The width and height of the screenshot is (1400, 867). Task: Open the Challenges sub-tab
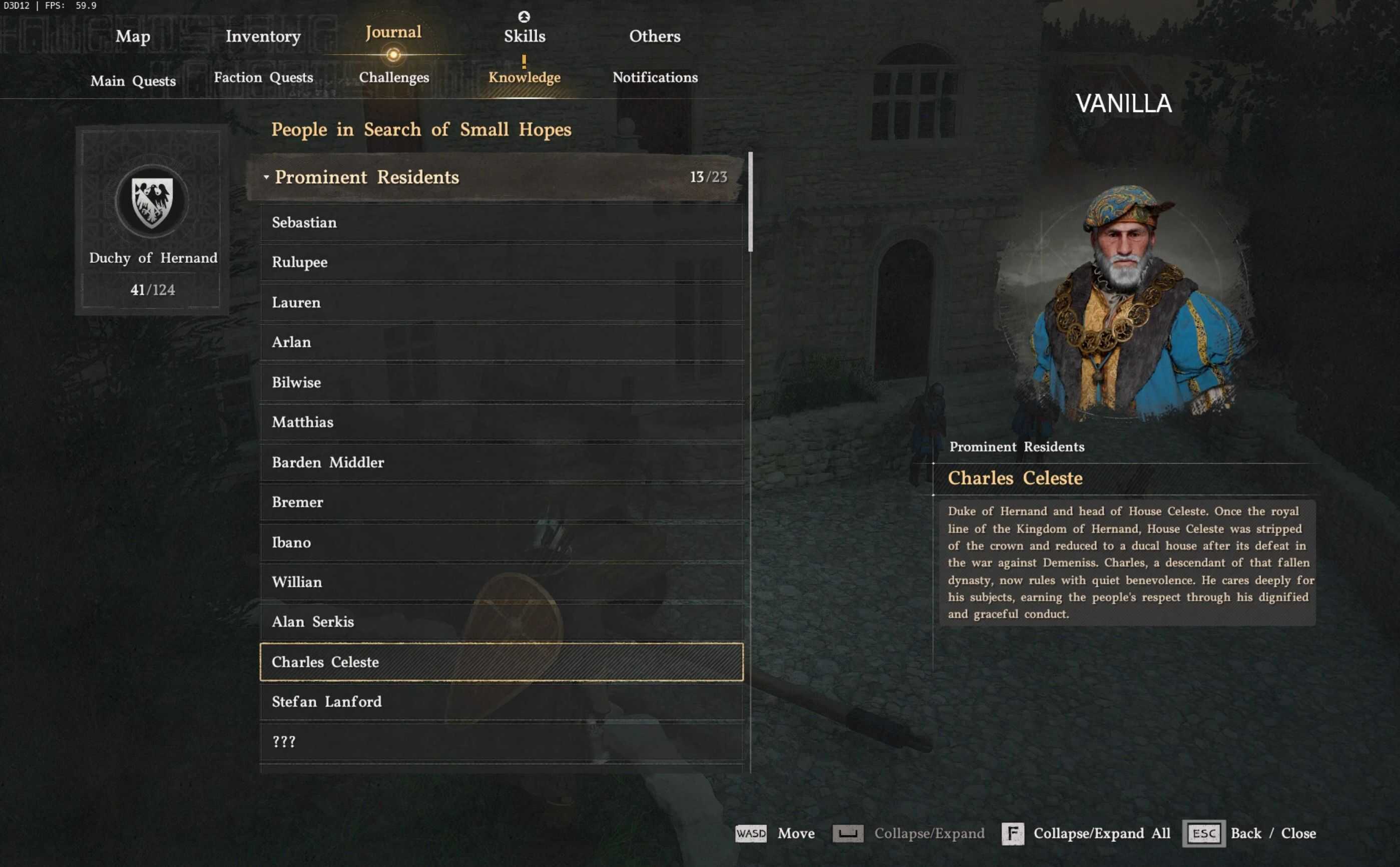tap(394, 78)
